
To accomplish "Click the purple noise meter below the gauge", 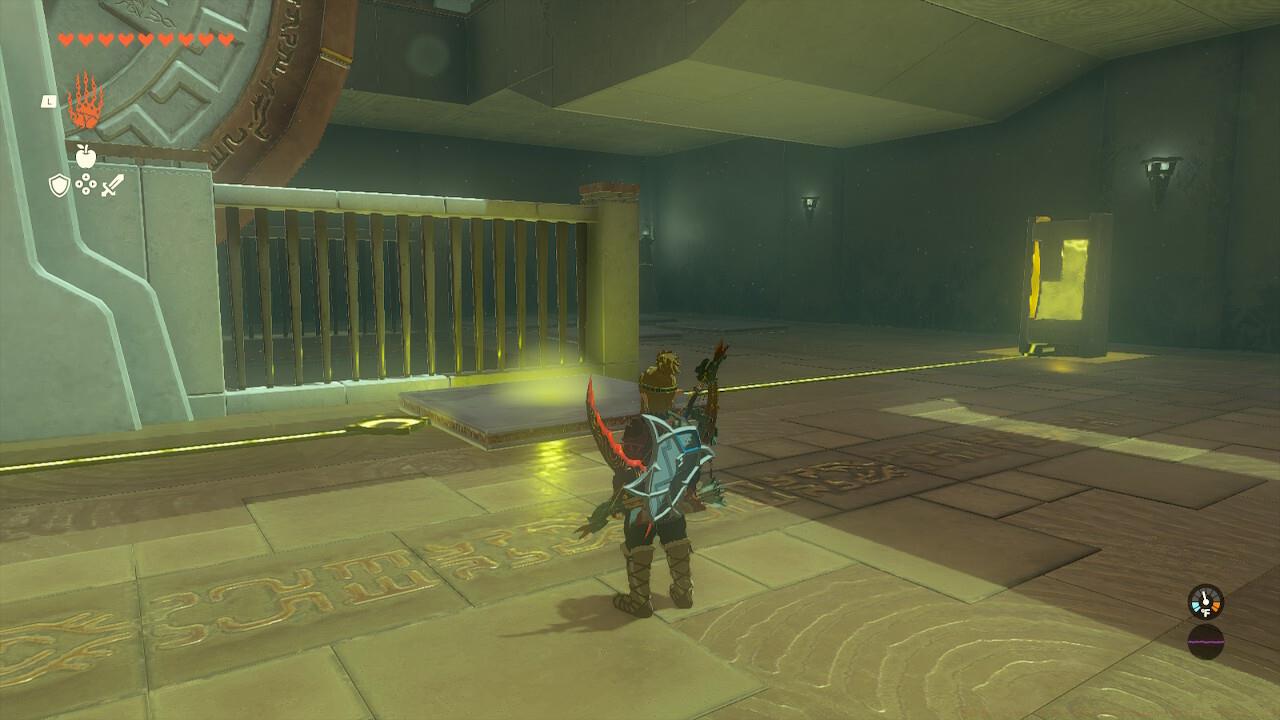I will click(1206, 641).
